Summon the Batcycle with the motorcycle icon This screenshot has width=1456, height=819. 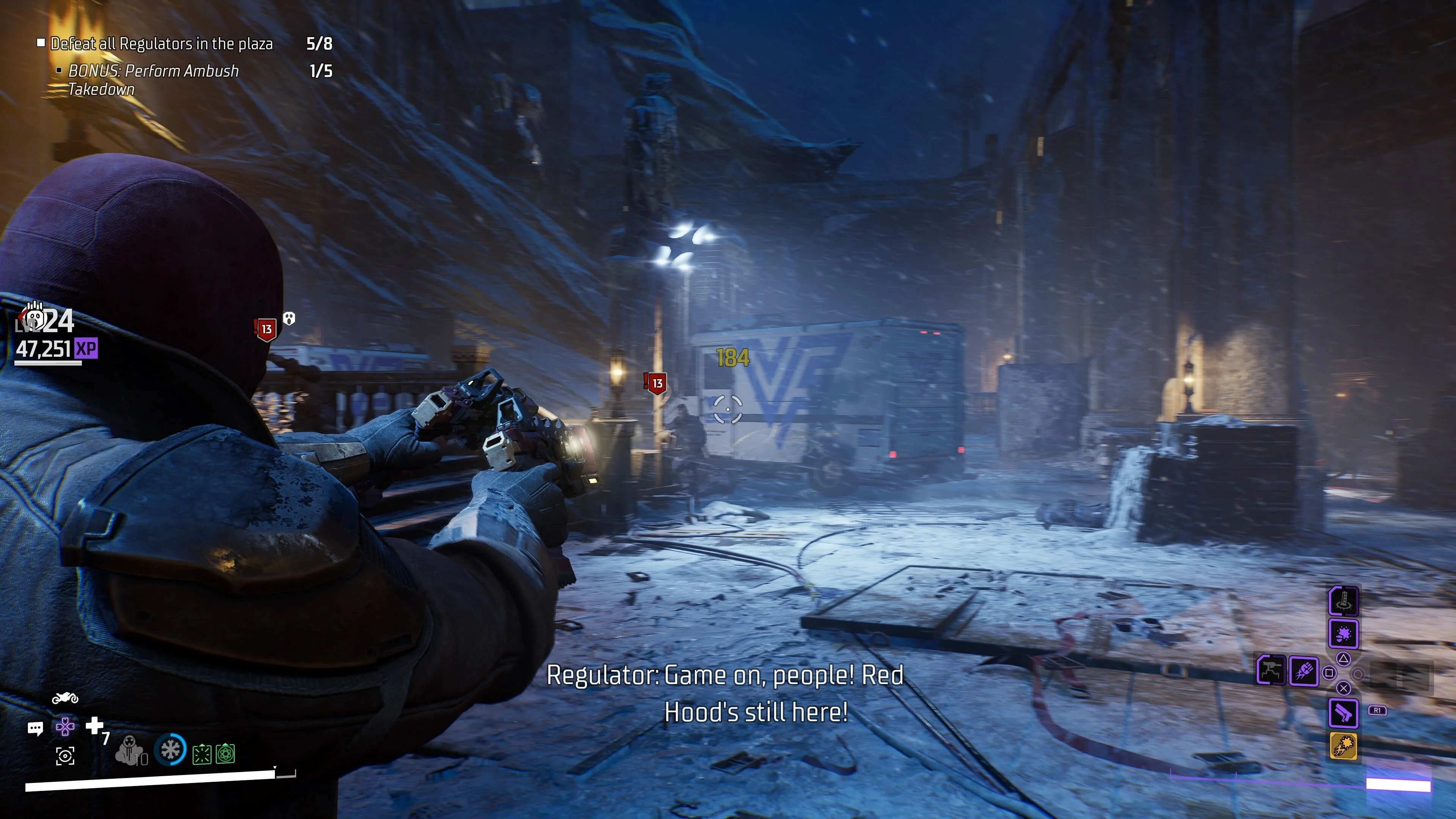click(65, 698)
